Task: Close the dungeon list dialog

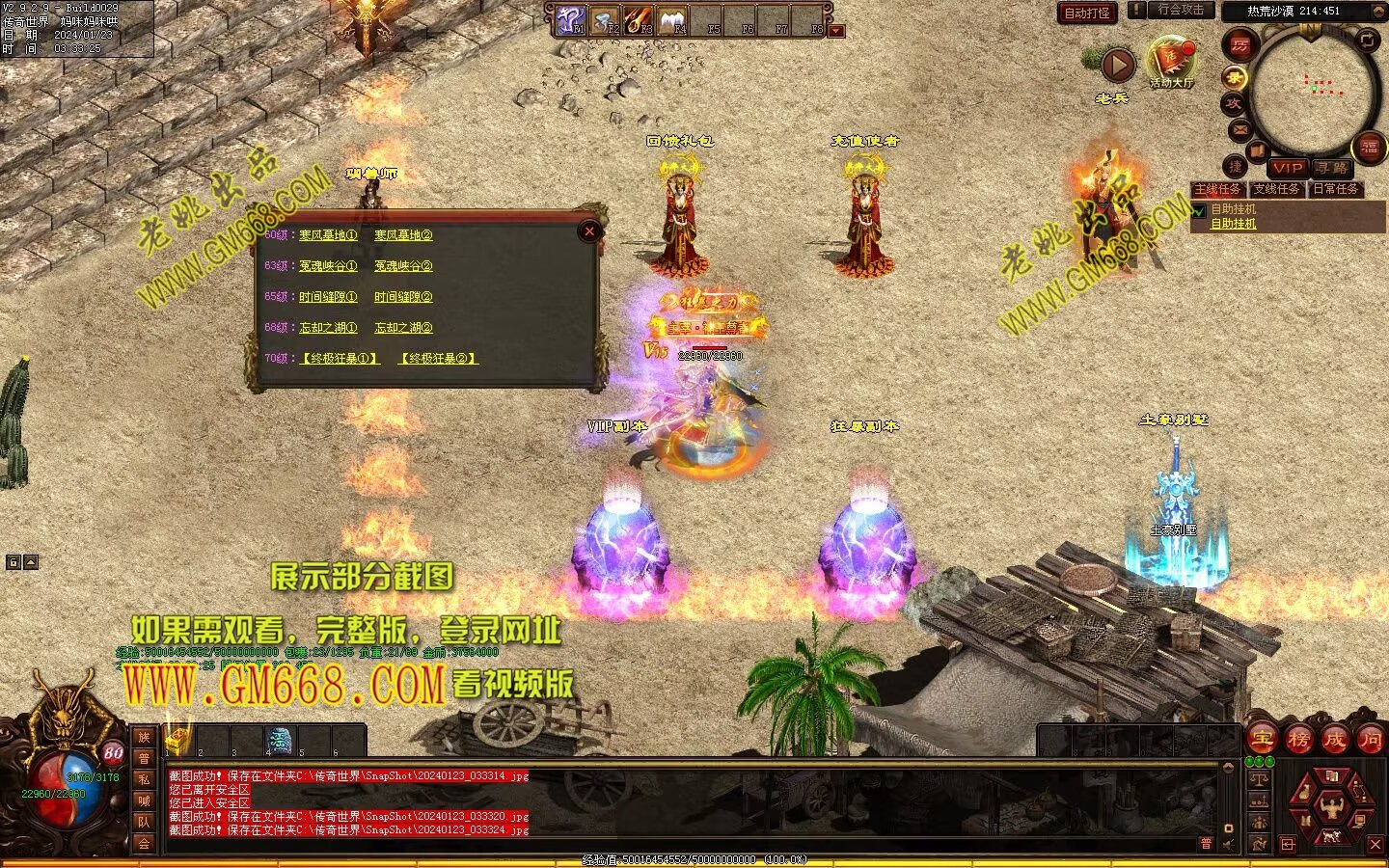Action: coord(589,231)
